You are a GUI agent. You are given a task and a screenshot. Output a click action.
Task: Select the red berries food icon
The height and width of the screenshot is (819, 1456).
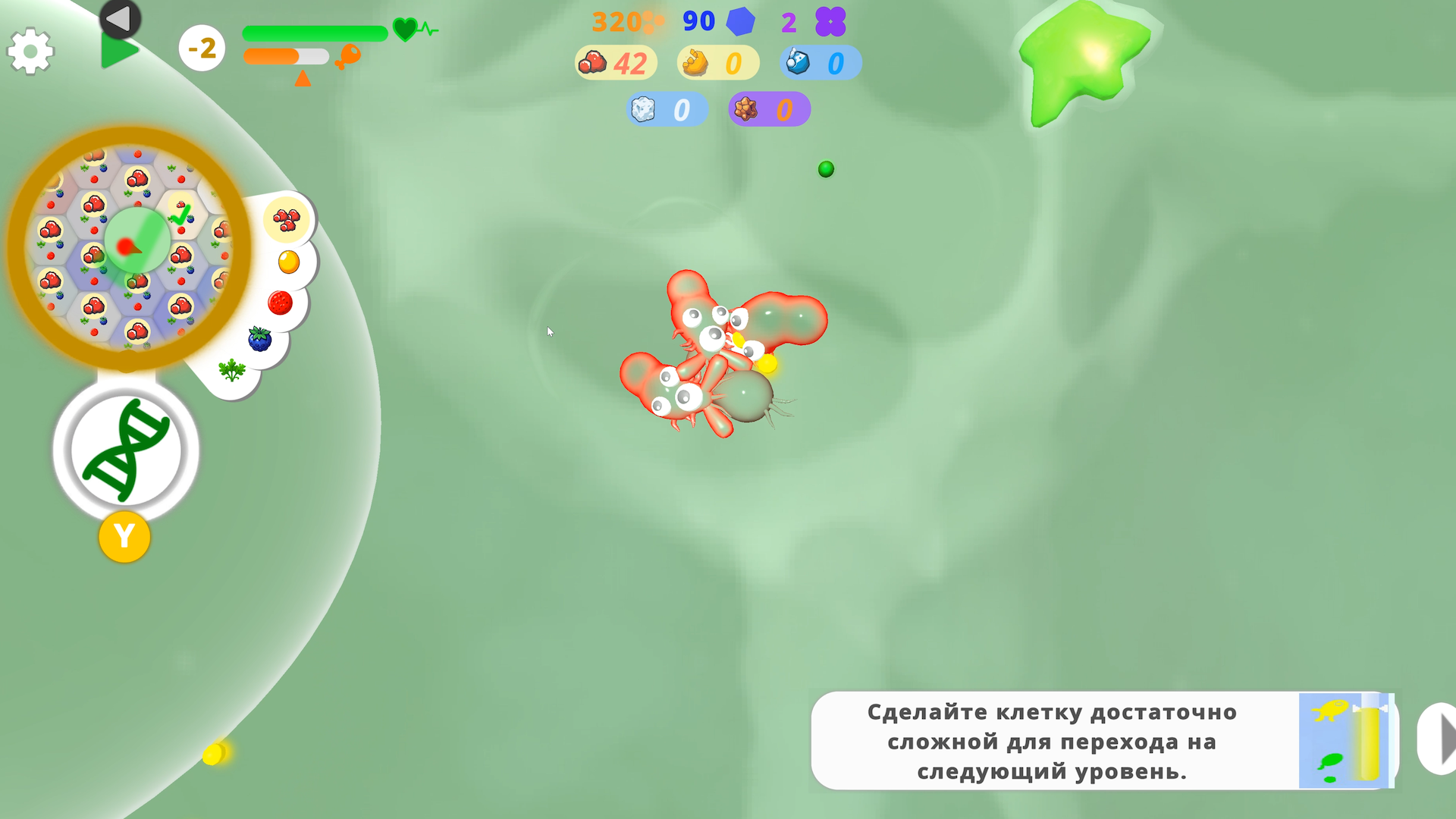tap(286, 218)
